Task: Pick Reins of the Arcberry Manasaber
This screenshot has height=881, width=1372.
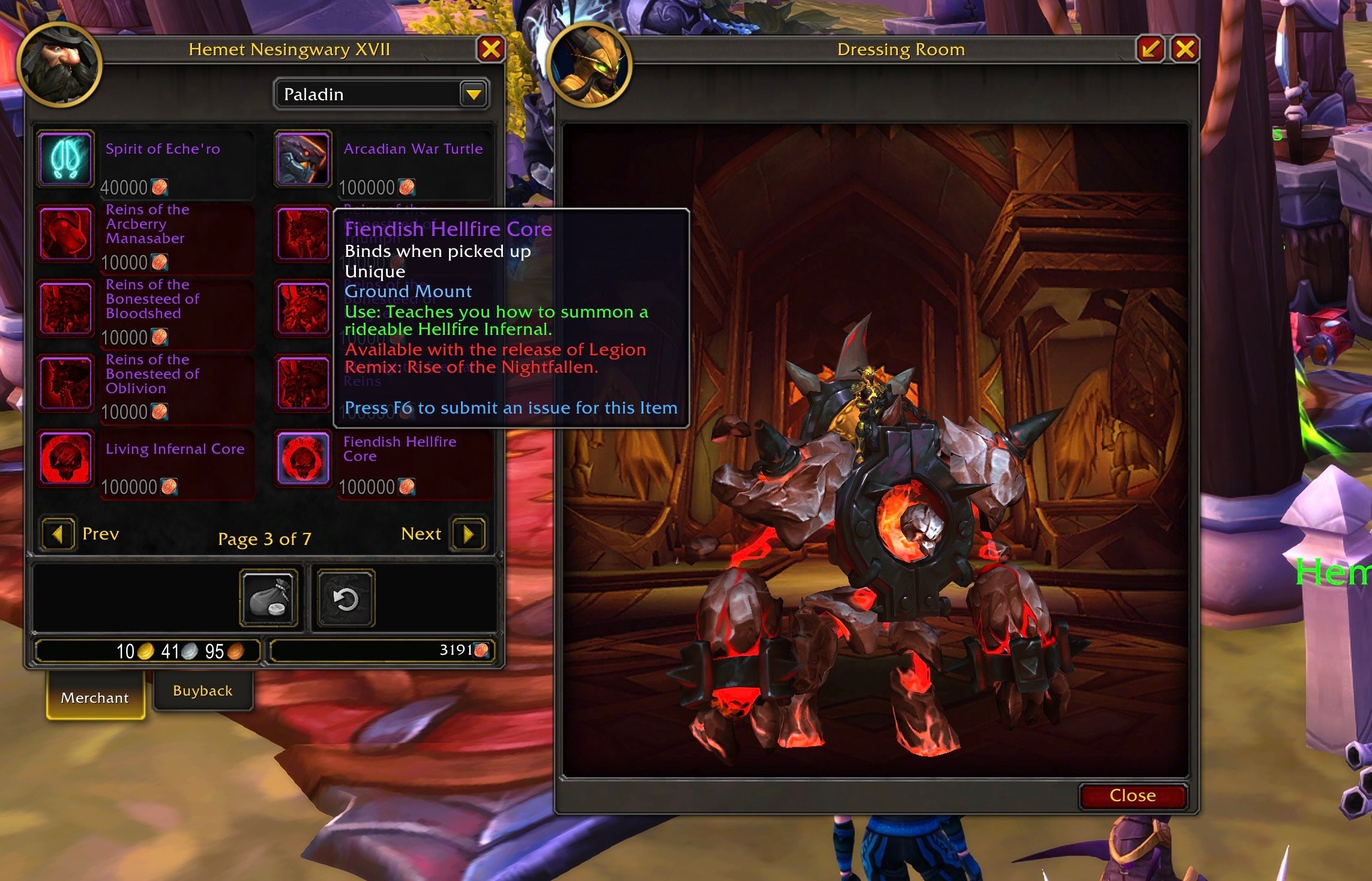Action: click(66, 234)
